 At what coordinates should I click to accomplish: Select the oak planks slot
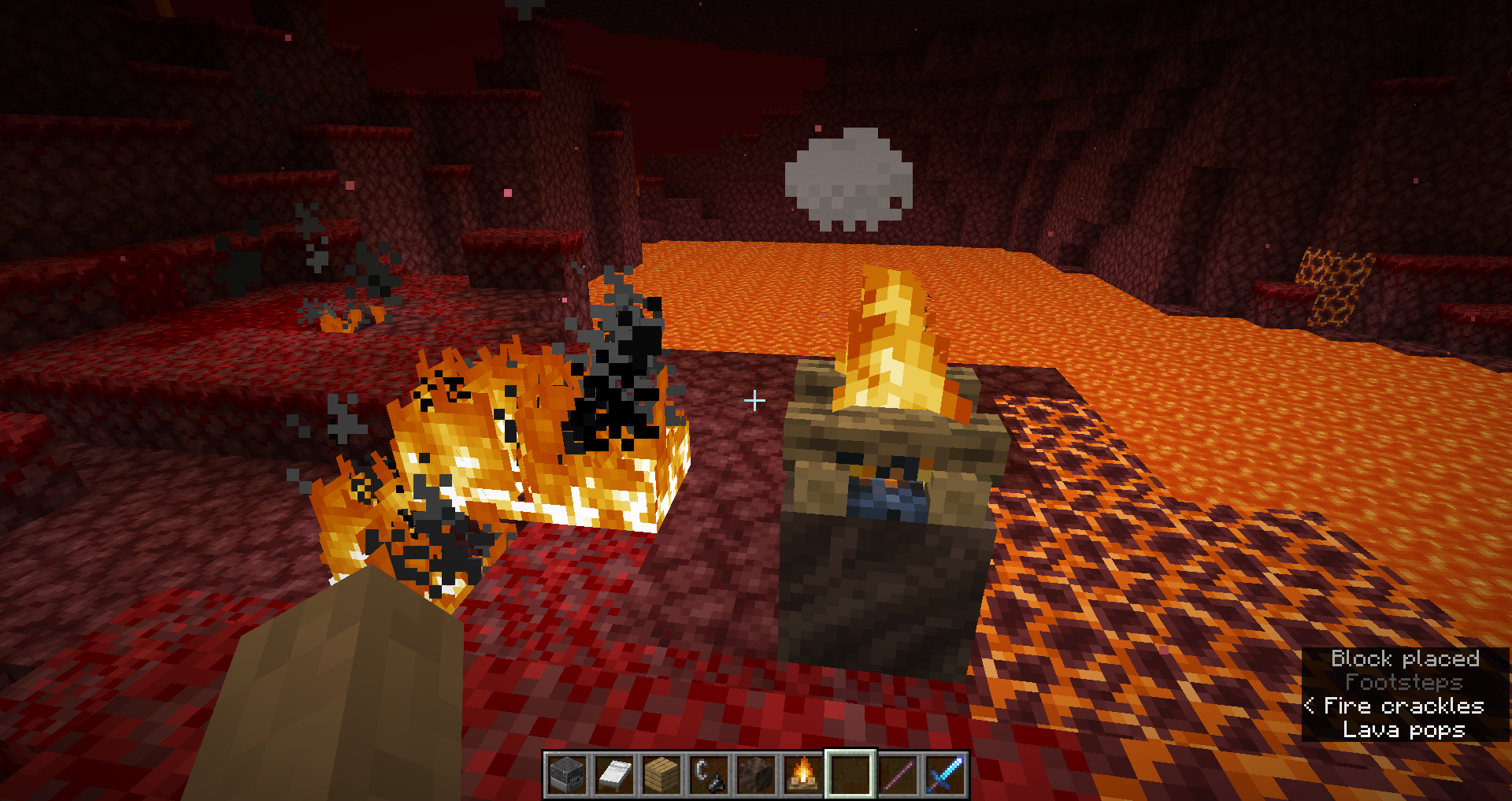[x=661, y=775]
